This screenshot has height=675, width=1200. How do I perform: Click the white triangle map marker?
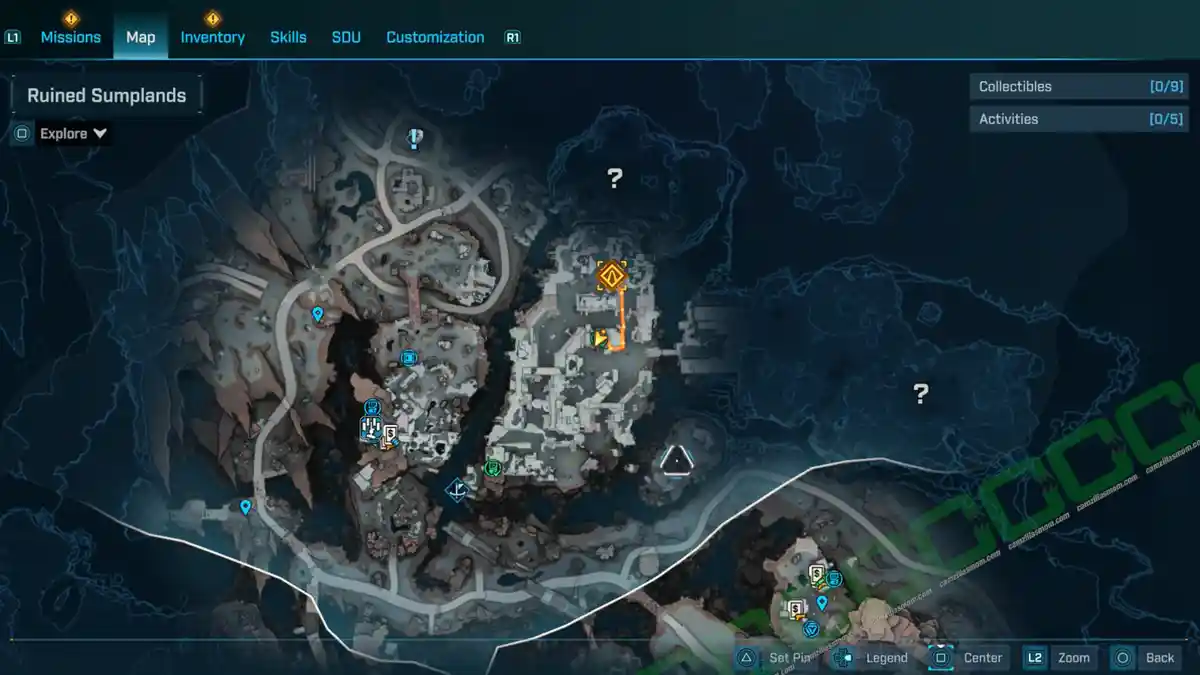click(676, 460)
